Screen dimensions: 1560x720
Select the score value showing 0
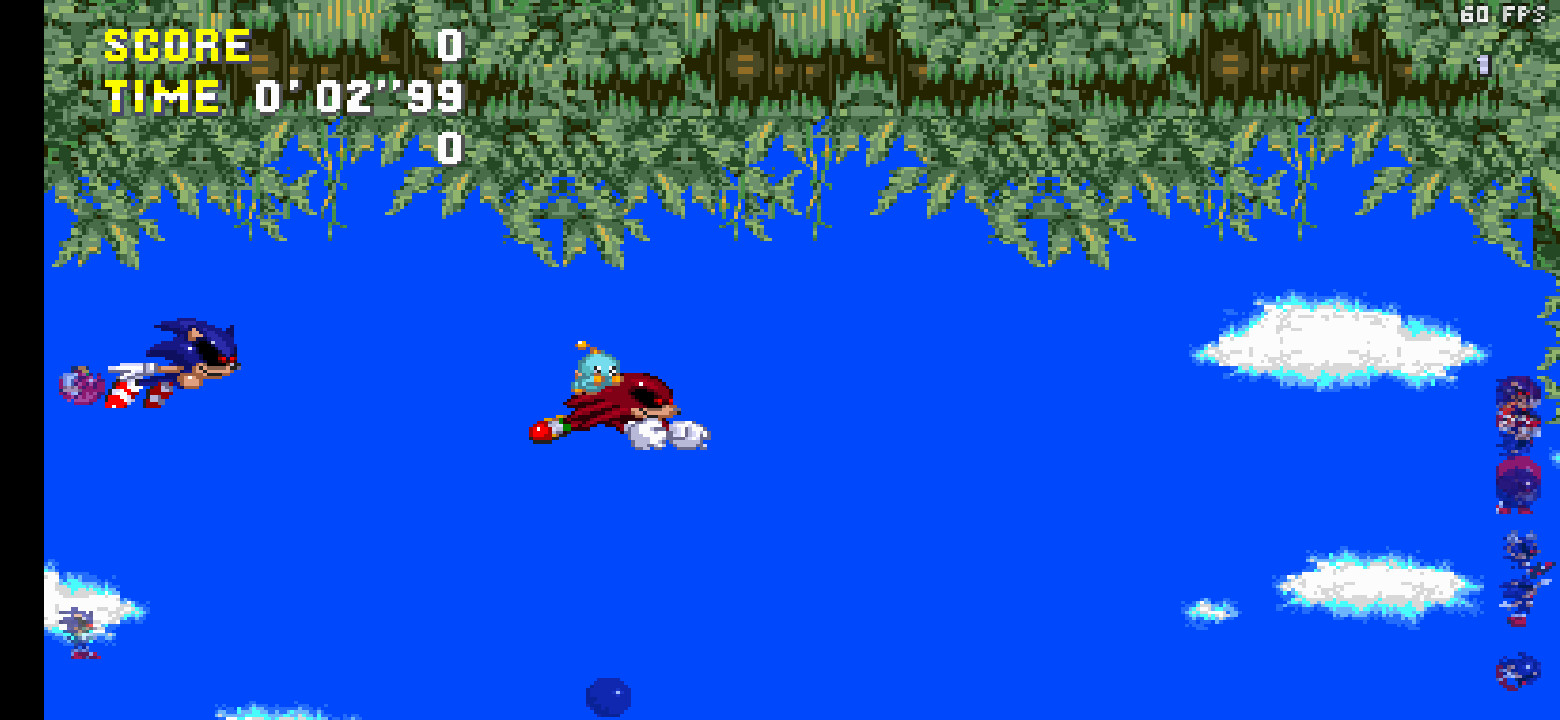click(447, 44)
